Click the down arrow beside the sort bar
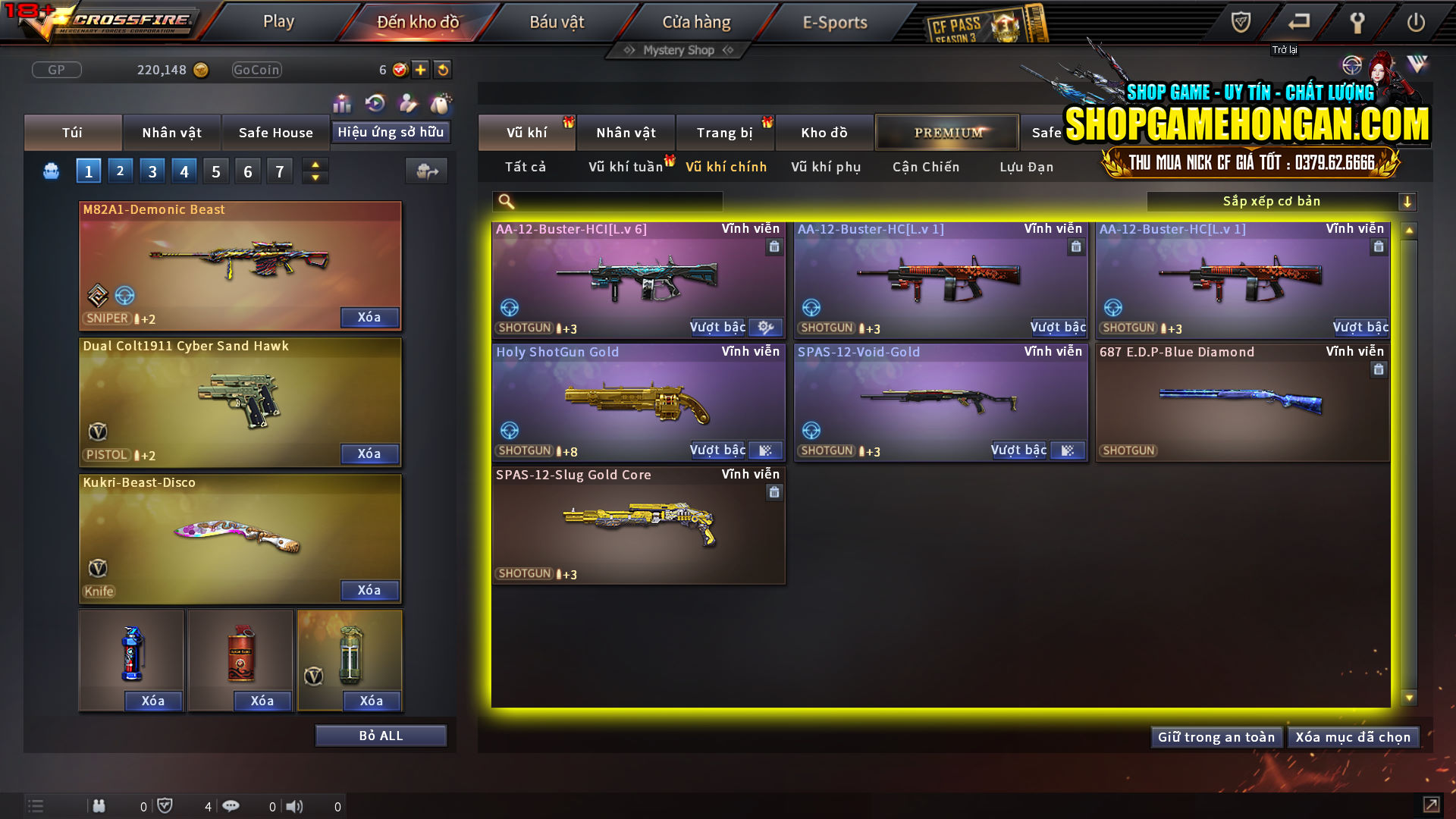 (1408, 201)
